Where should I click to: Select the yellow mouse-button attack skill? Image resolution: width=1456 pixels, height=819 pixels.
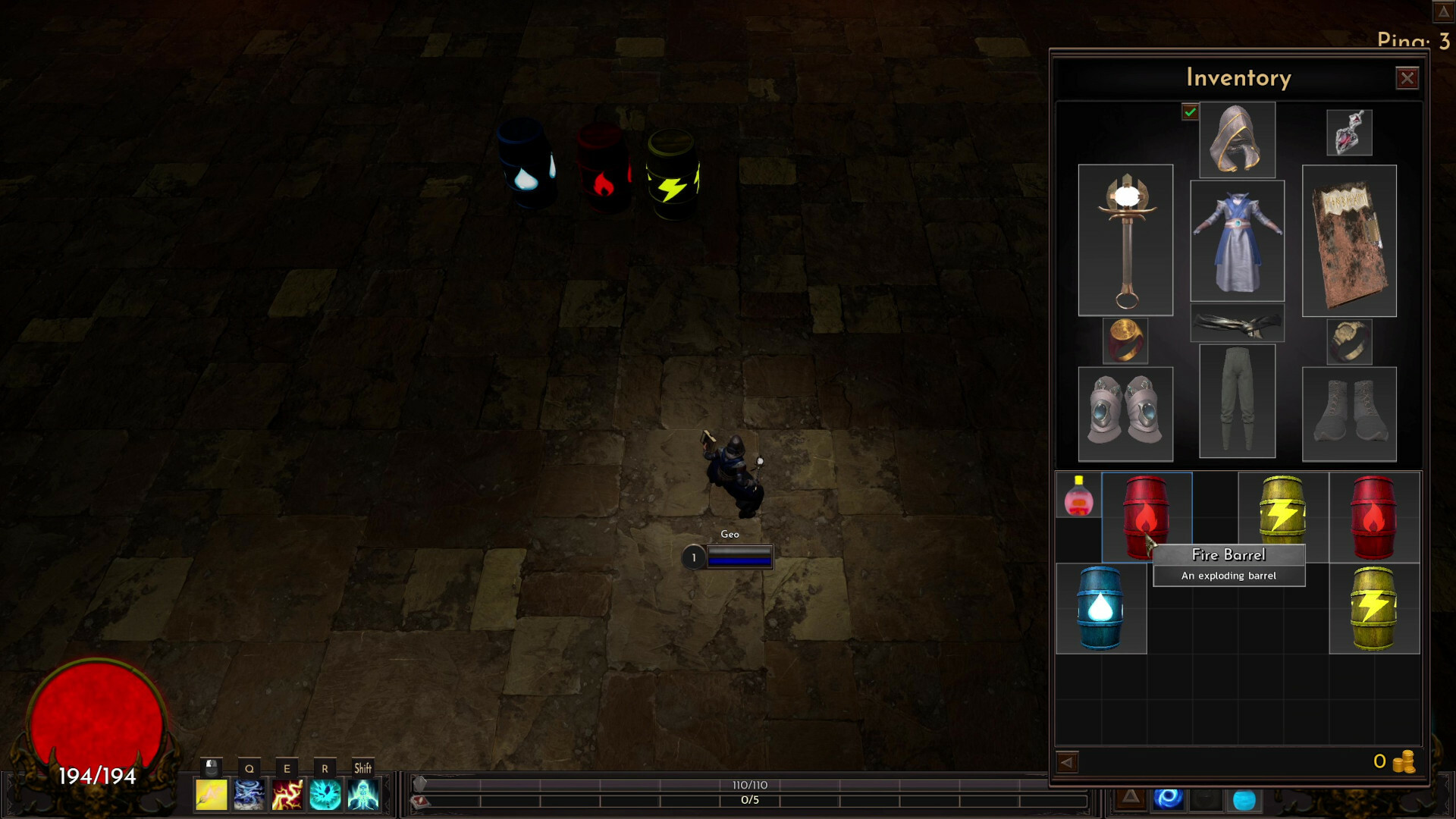pyautogui.click(x=212, y=795)
